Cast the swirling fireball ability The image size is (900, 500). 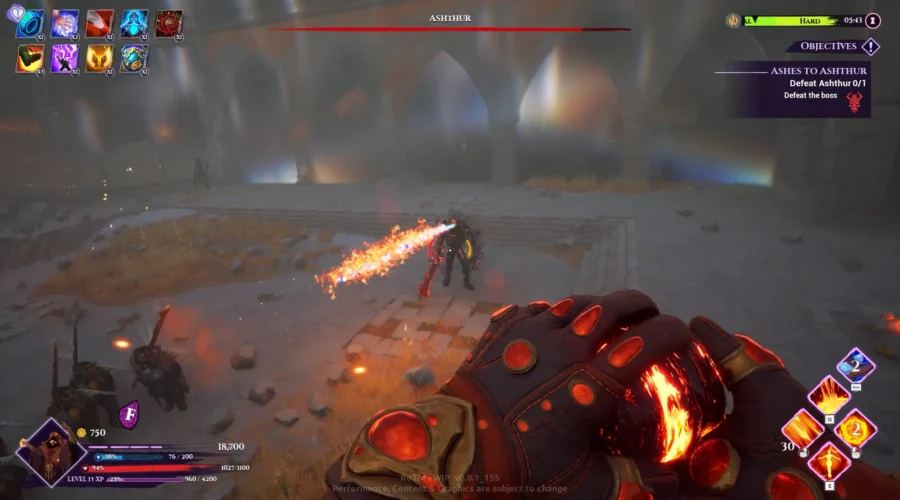(855, 429)
